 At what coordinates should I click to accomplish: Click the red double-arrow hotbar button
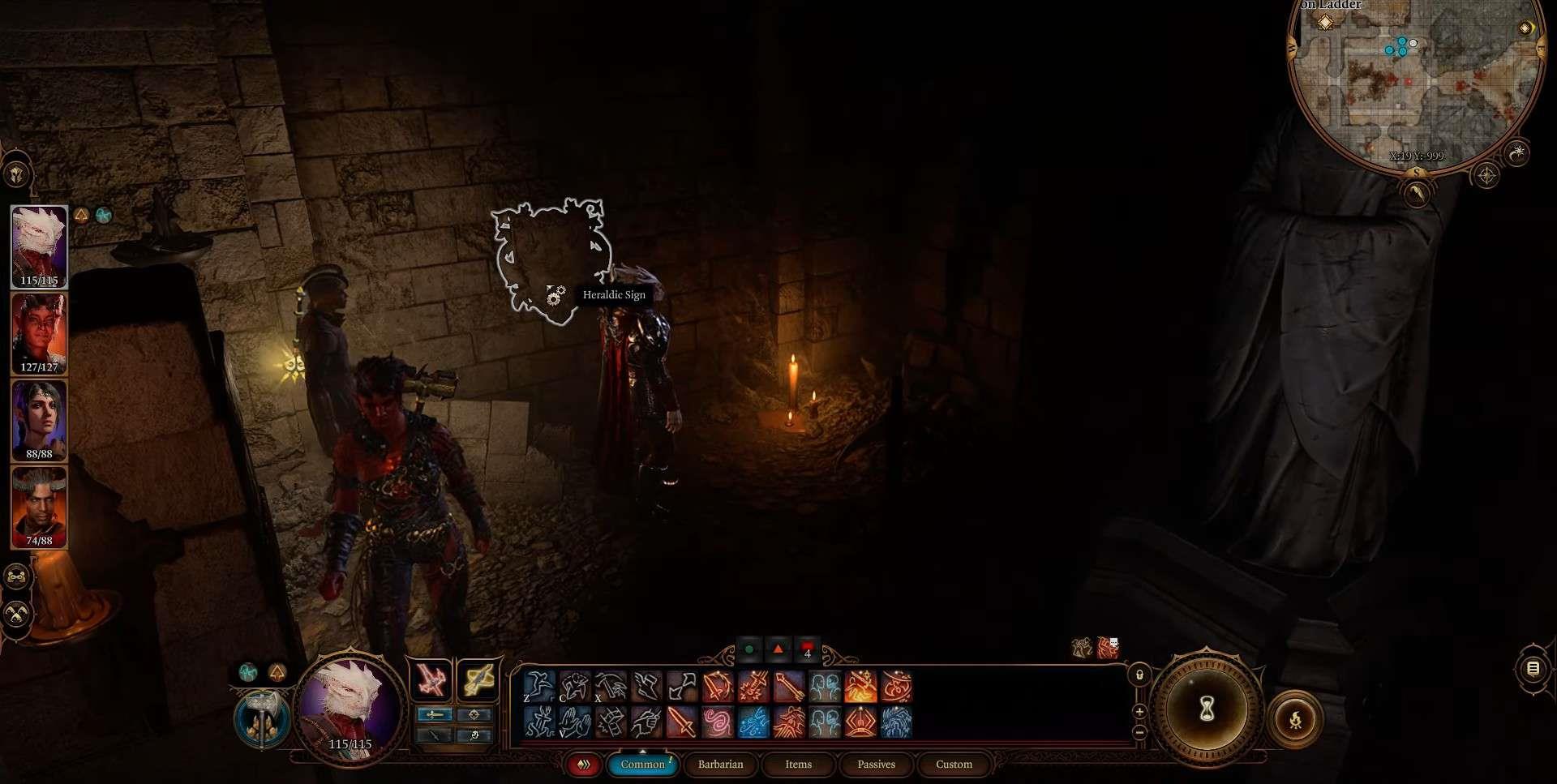583,764
